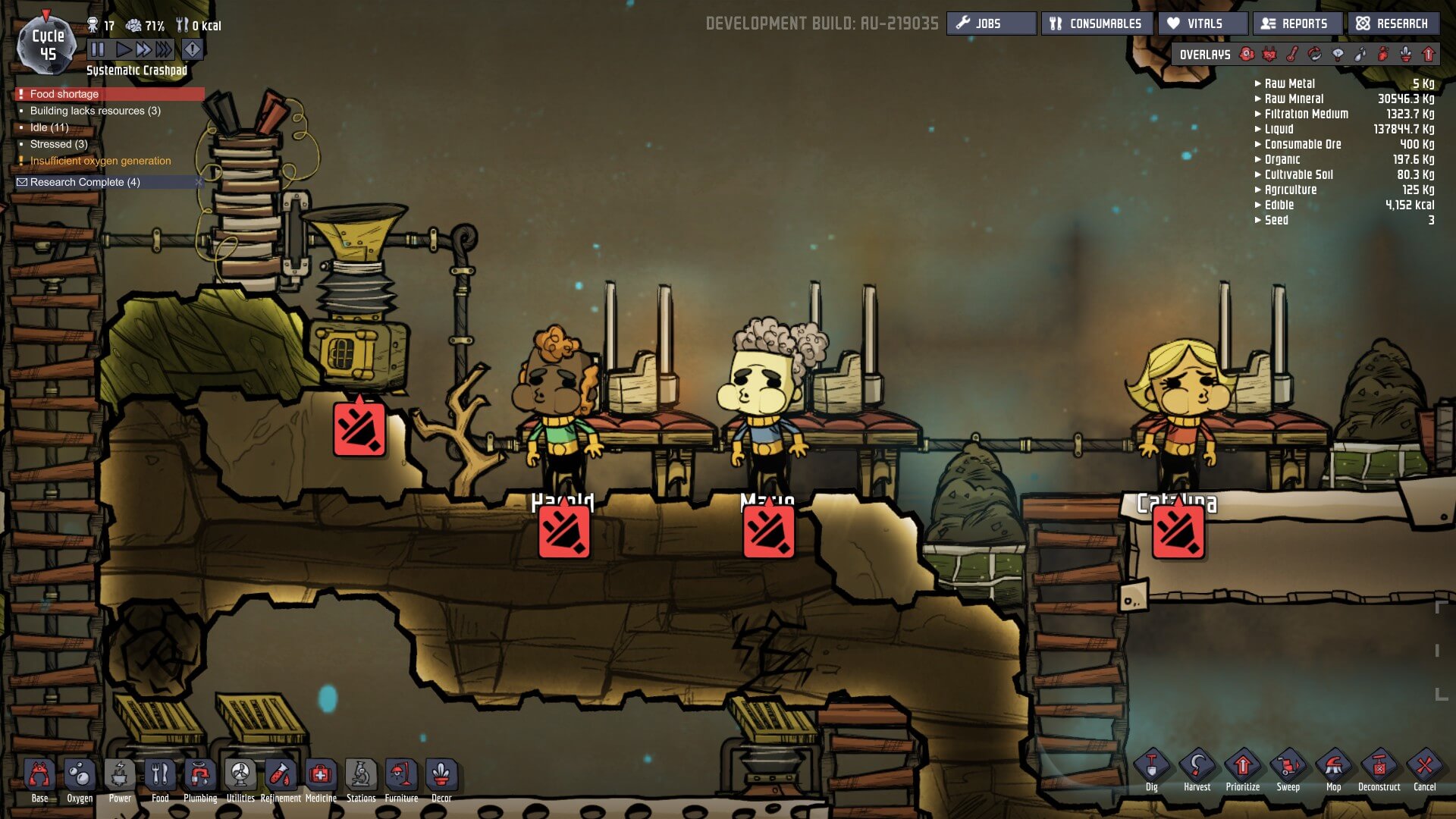1456x819 pixels.
Task: Activate the Mop tool
Action: click(1333, 767)
